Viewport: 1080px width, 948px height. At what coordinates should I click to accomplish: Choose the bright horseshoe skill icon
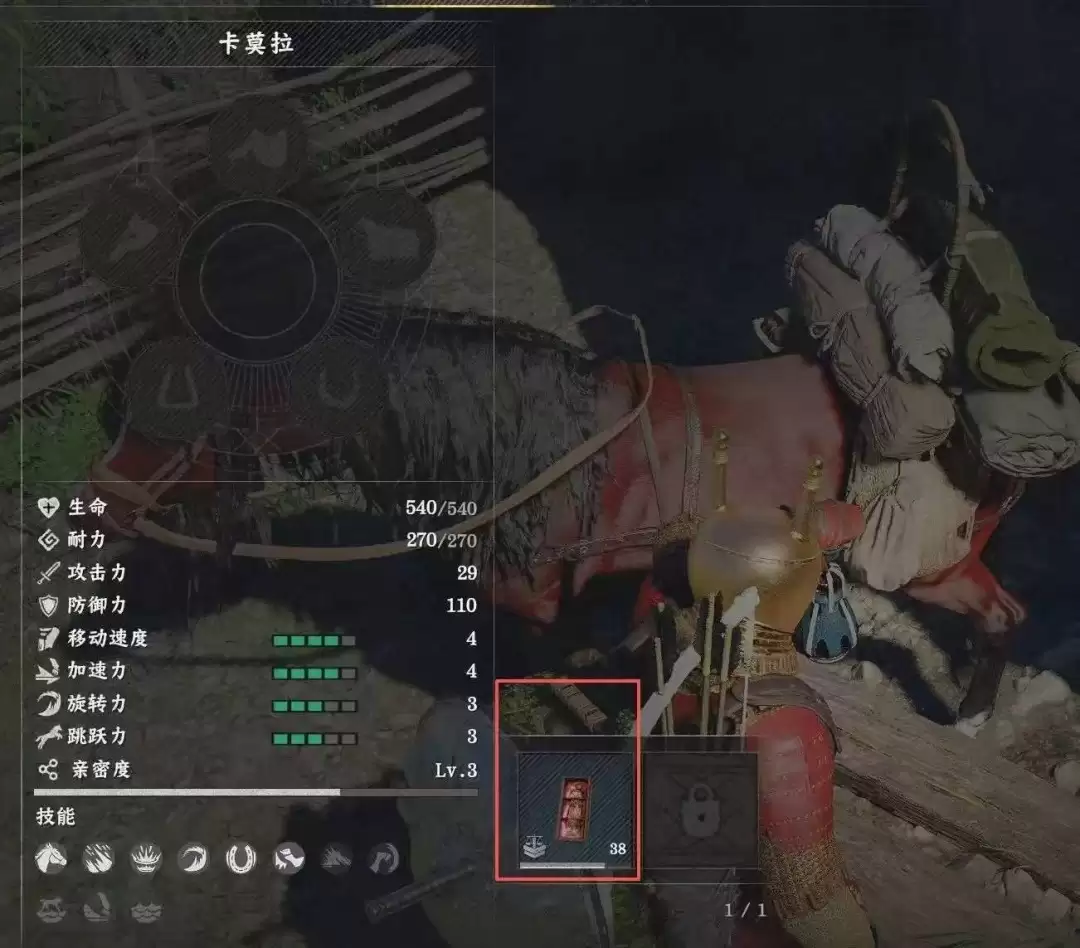(241, 857)
